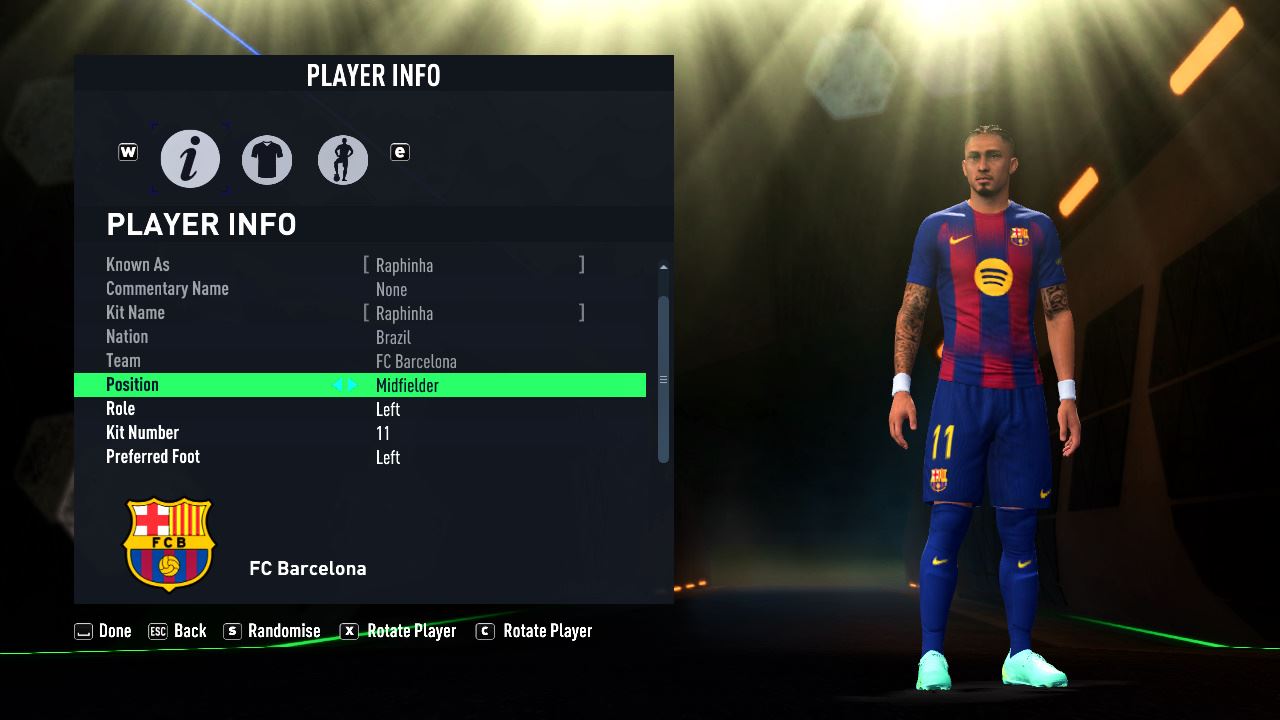Viewport: 1280px width, 720px height.
Task: Click the left arrow on Position
Action: tap(338, 385)
